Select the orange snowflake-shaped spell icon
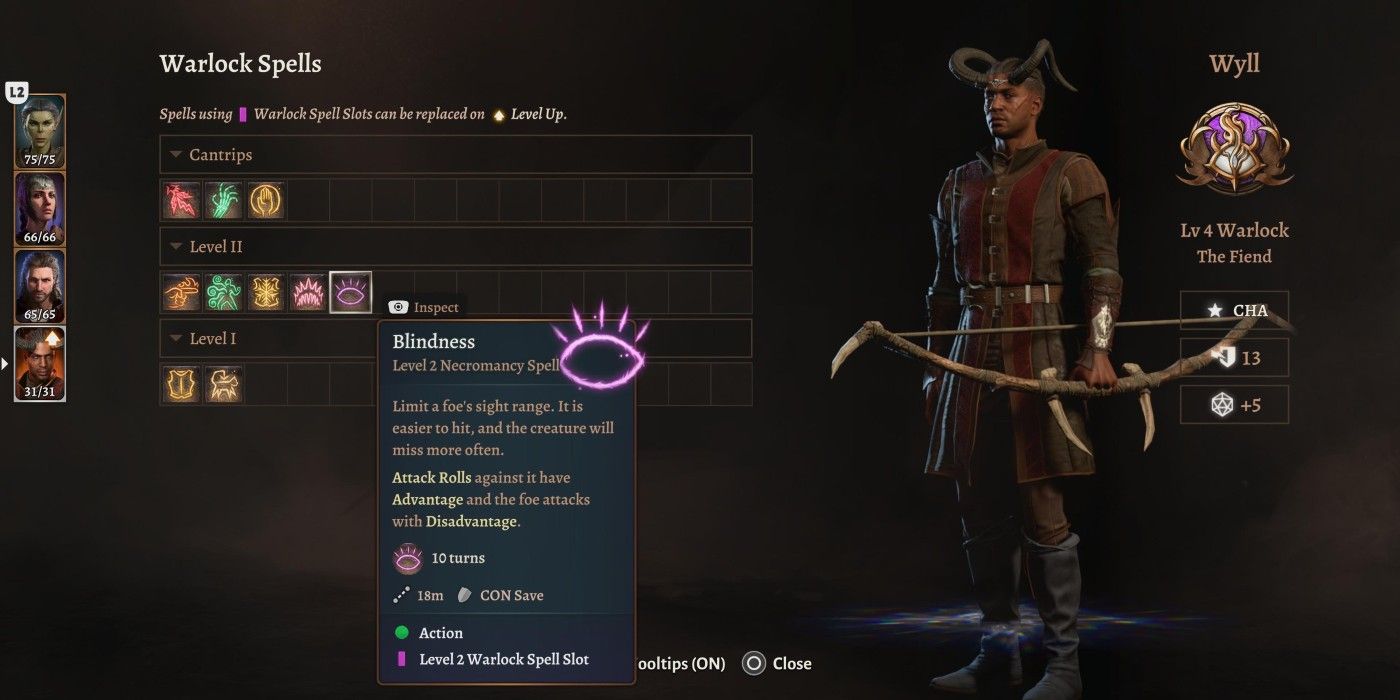The image size is (1400, 700). (x=265, y=292)
